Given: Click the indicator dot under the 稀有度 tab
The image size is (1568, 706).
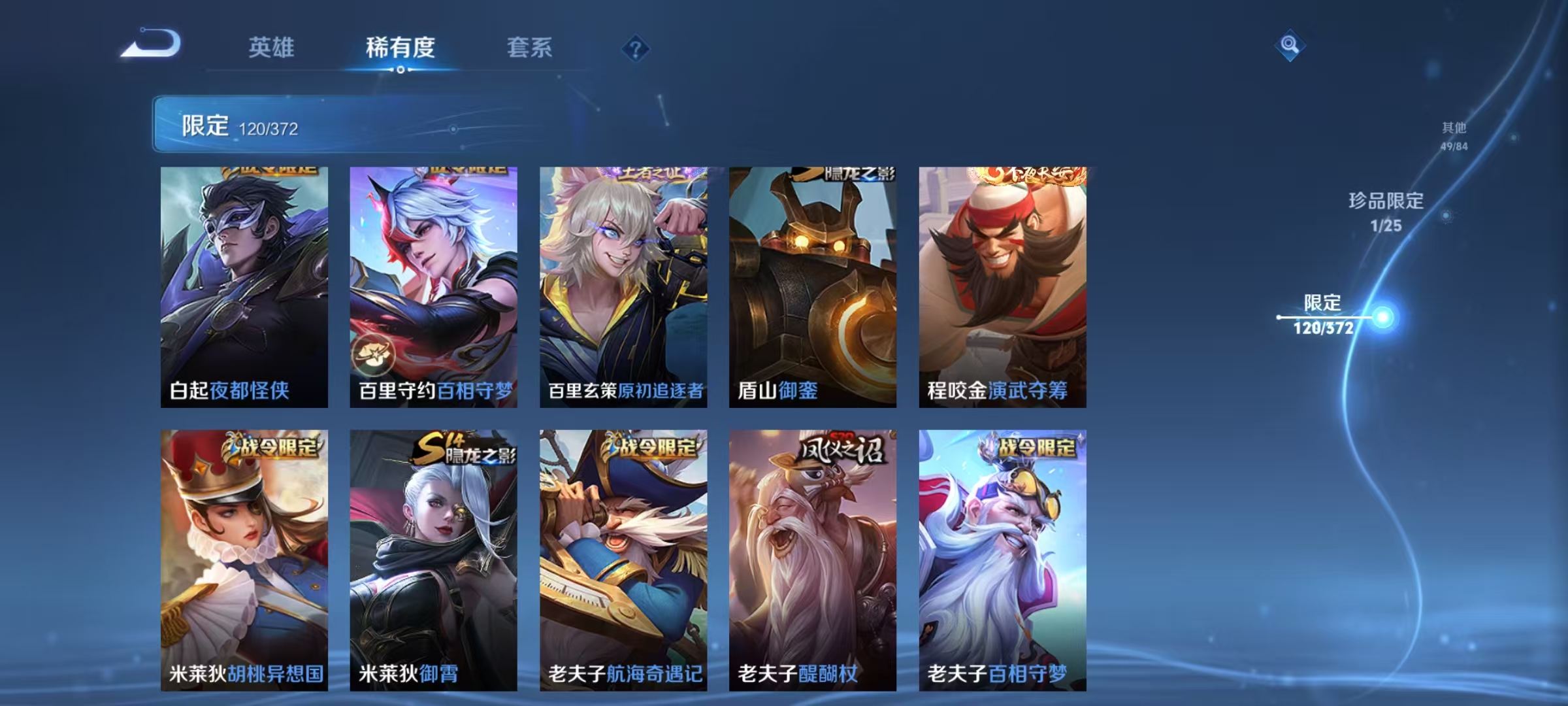Looking at the screenshot, I should pyautogui.click(x=400, y=71).
